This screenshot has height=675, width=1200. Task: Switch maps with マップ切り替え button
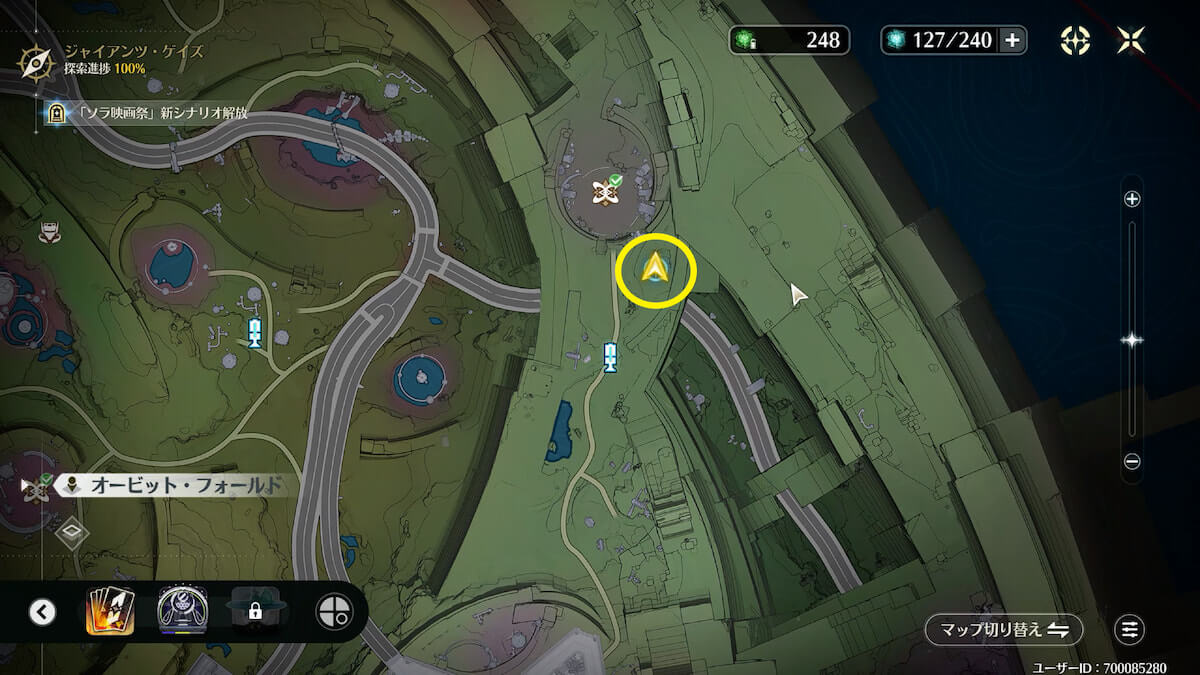(x=1003, y=630)
